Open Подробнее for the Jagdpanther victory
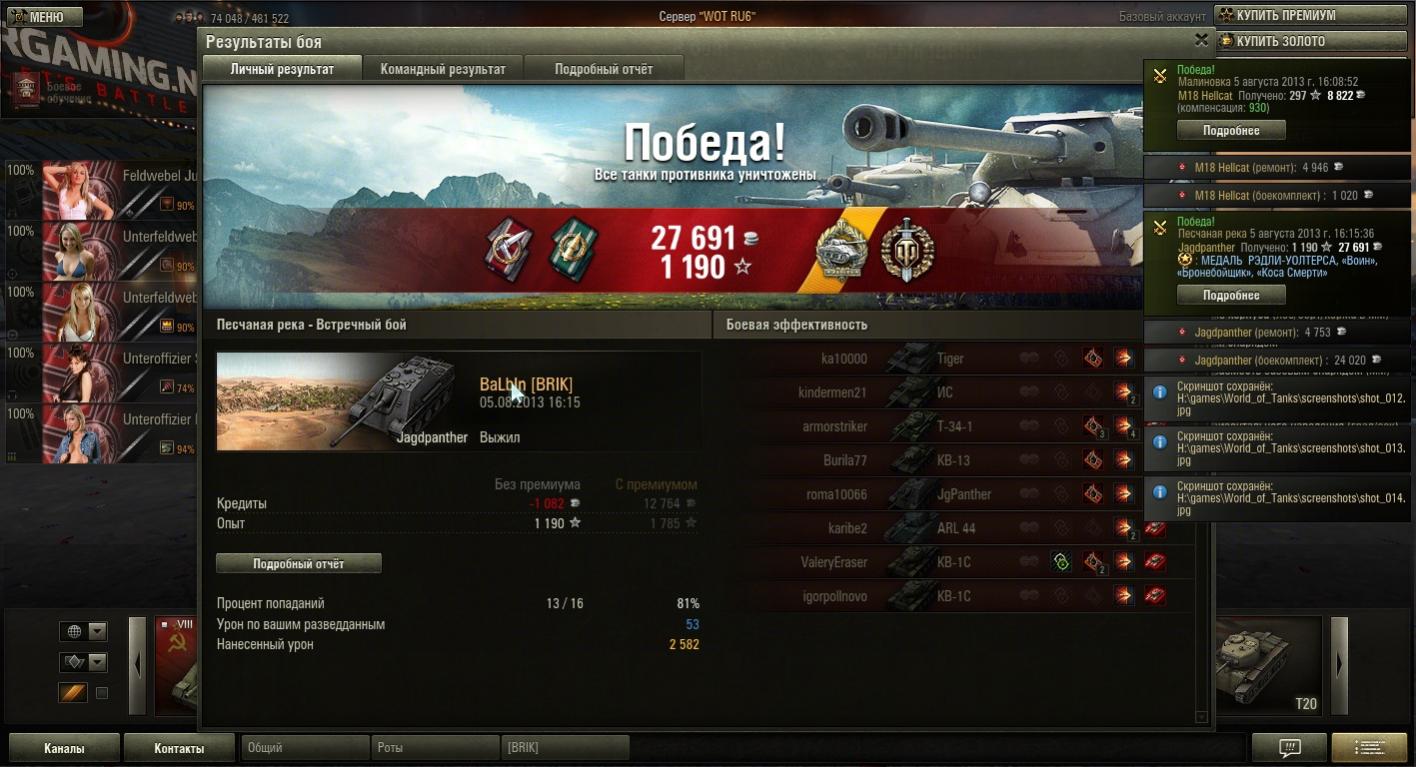 [x=1230, y=295]
